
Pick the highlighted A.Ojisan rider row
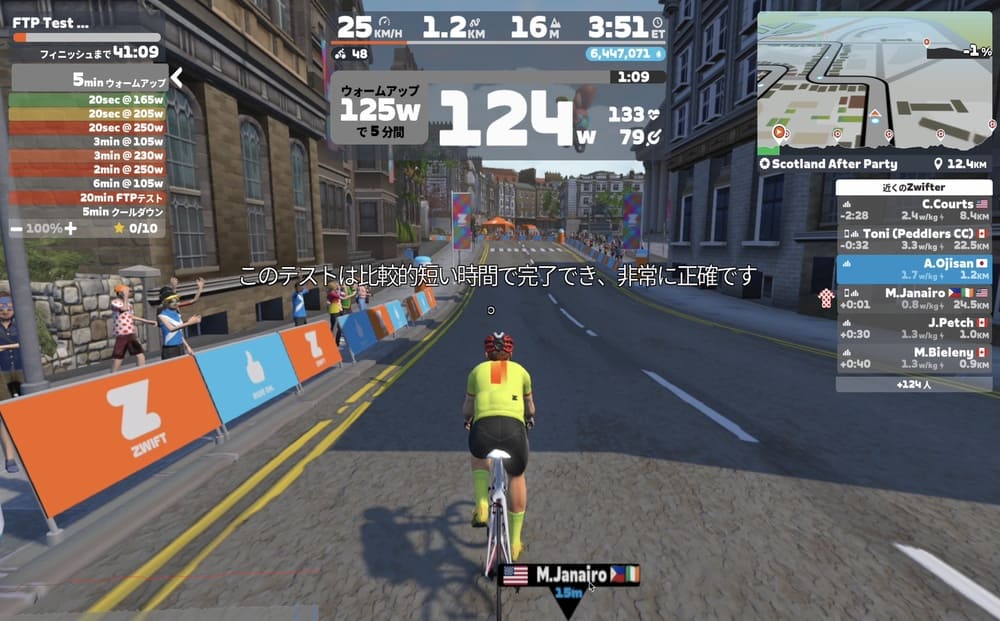914,269
